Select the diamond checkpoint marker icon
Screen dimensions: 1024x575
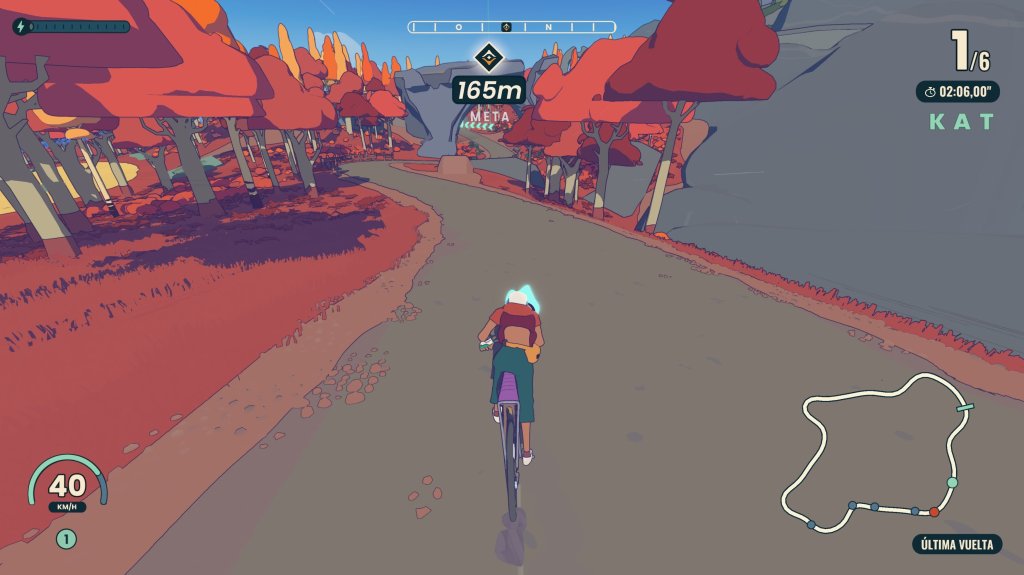tap(487, 56)
